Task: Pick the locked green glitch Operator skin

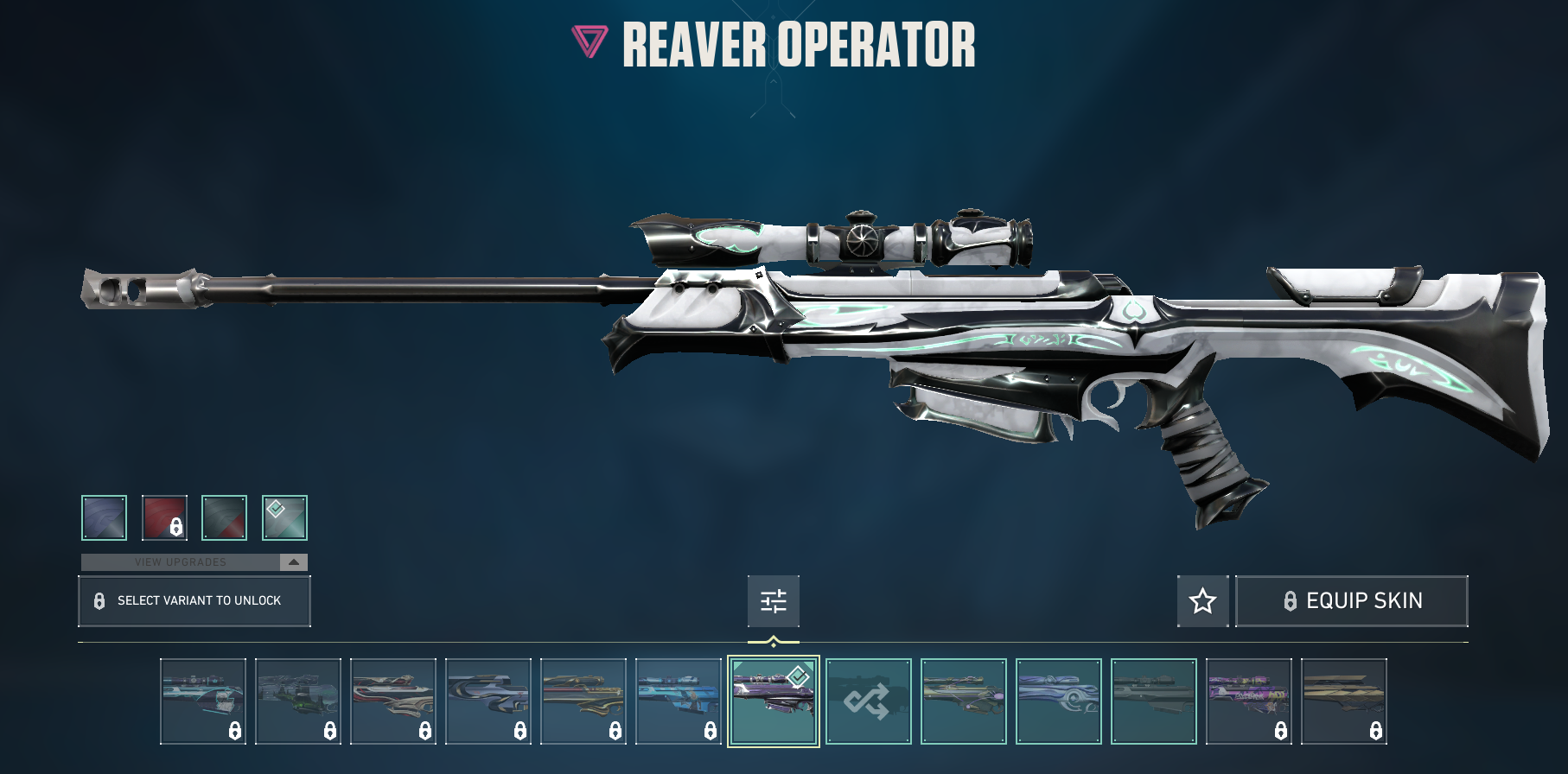Action: coord(297,701)
